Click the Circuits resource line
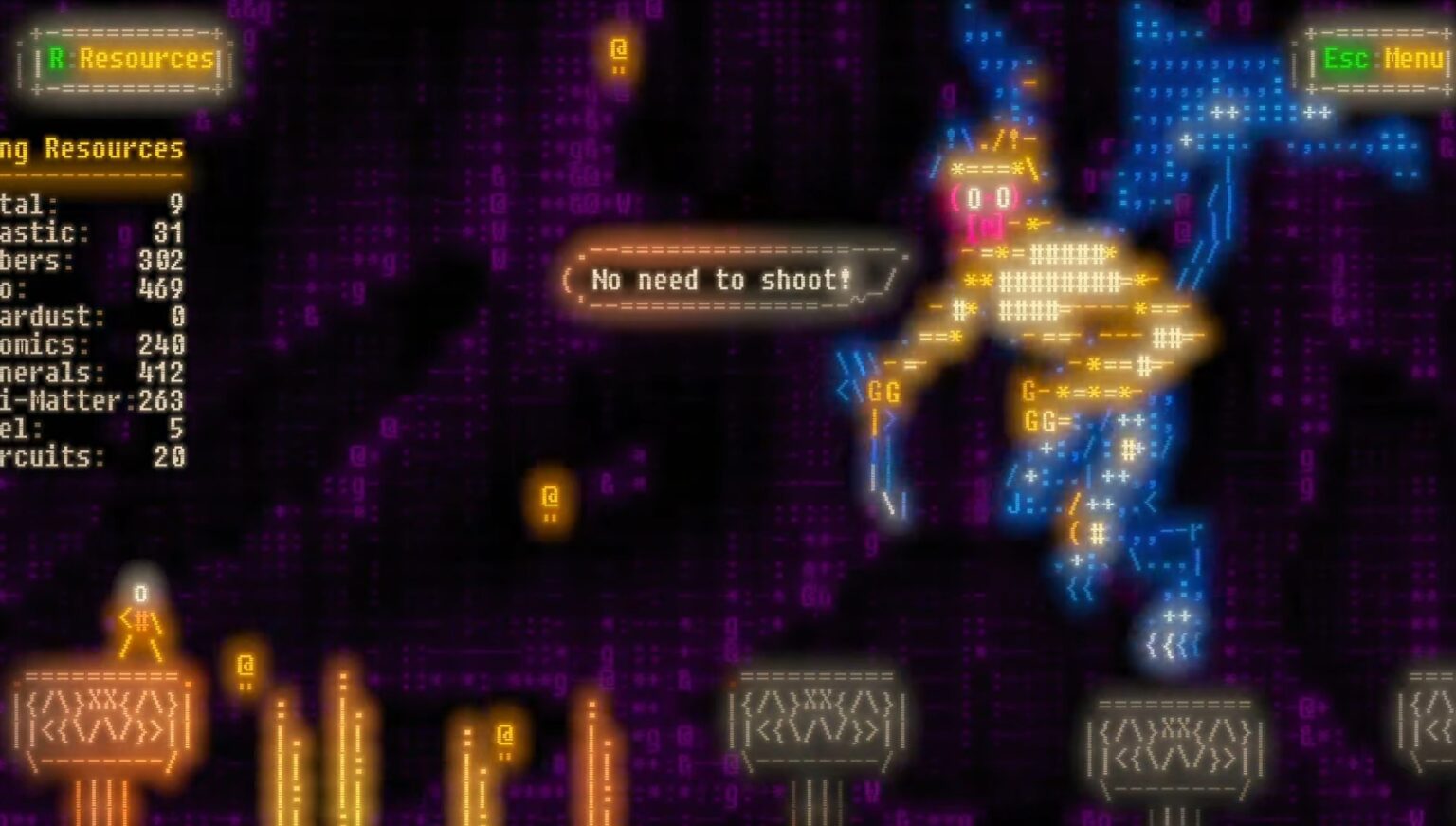This screenshot has height=826, width=1456. pos(95,458)
